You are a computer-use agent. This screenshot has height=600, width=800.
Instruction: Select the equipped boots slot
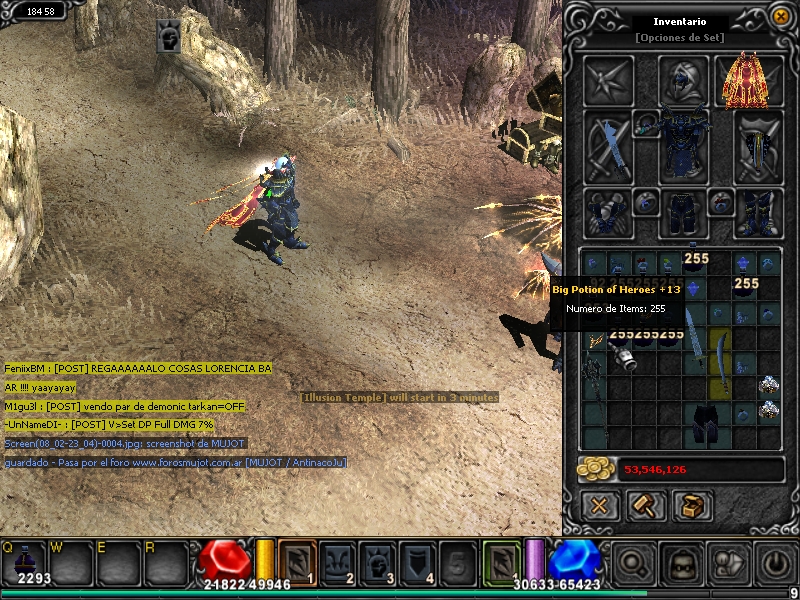tap(758, 213)
